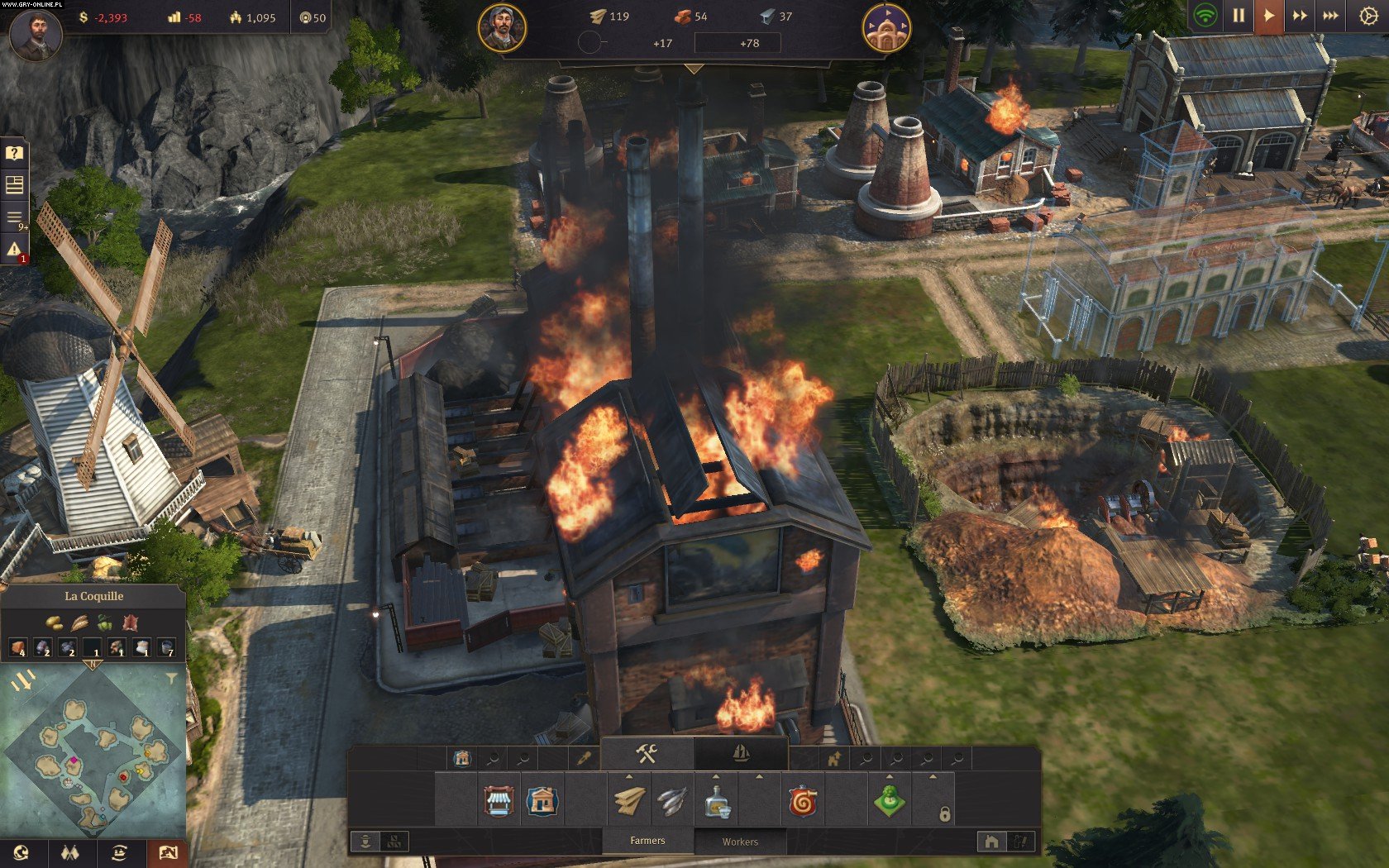Viewport: 1389px width, 868px height.
Task: Select the fire station hose icon
Action: pos(803,800)
